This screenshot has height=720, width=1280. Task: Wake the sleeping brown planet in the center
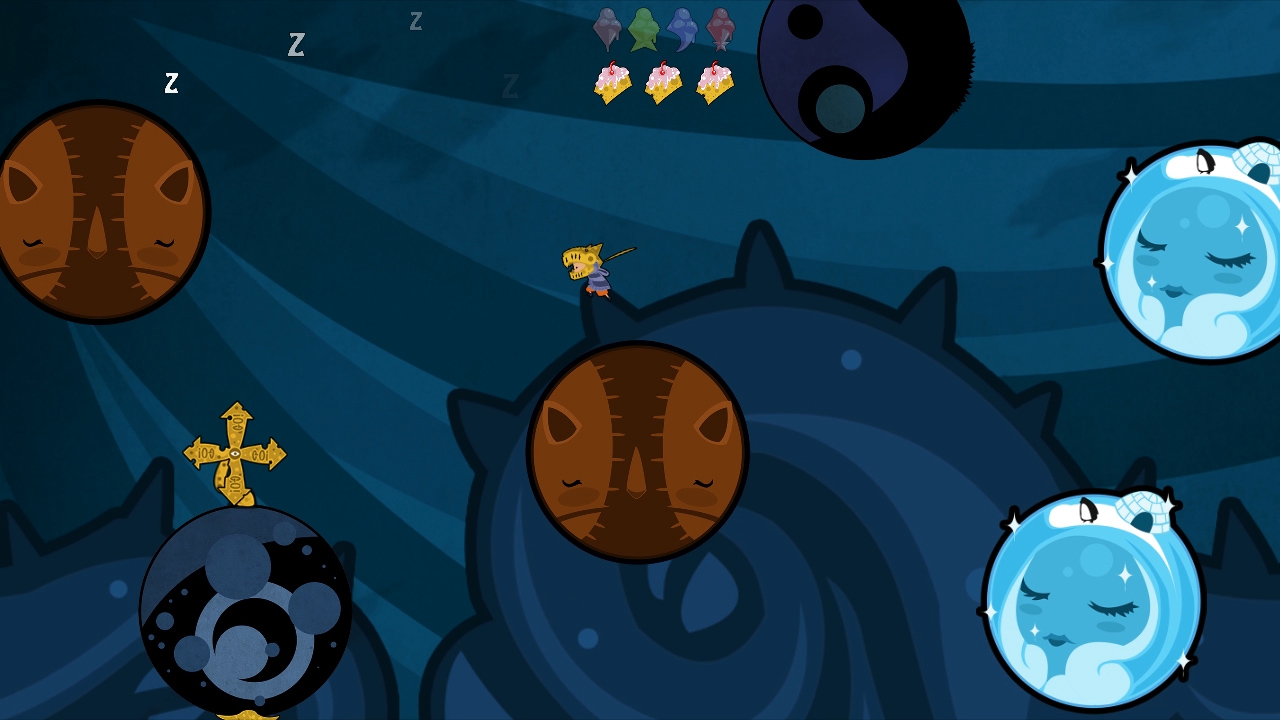(638, 455)
